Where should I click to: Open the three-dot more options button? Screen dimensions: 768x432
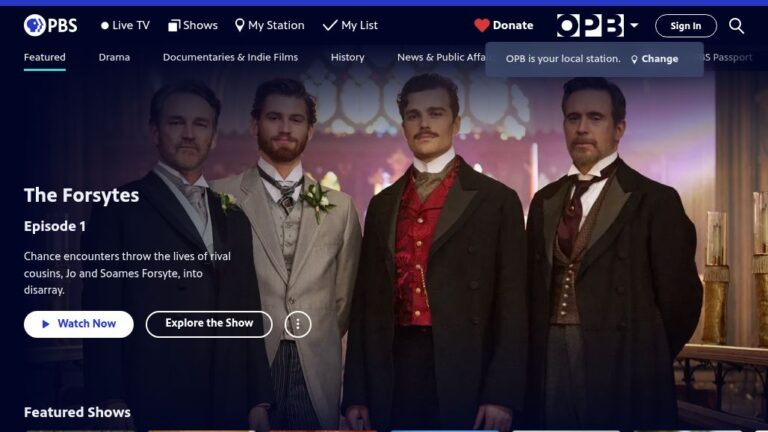coord(298,324)
